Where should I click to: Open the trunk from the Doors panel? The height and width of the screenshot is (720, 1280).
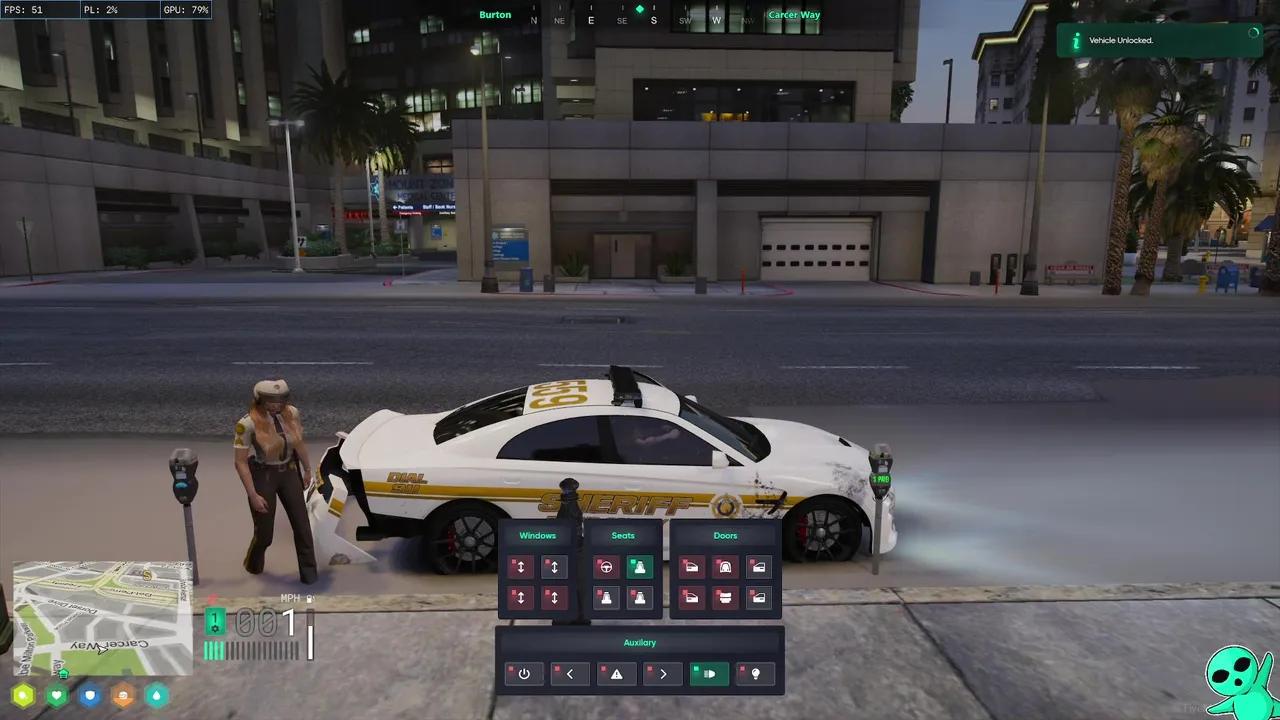point(725,598)
